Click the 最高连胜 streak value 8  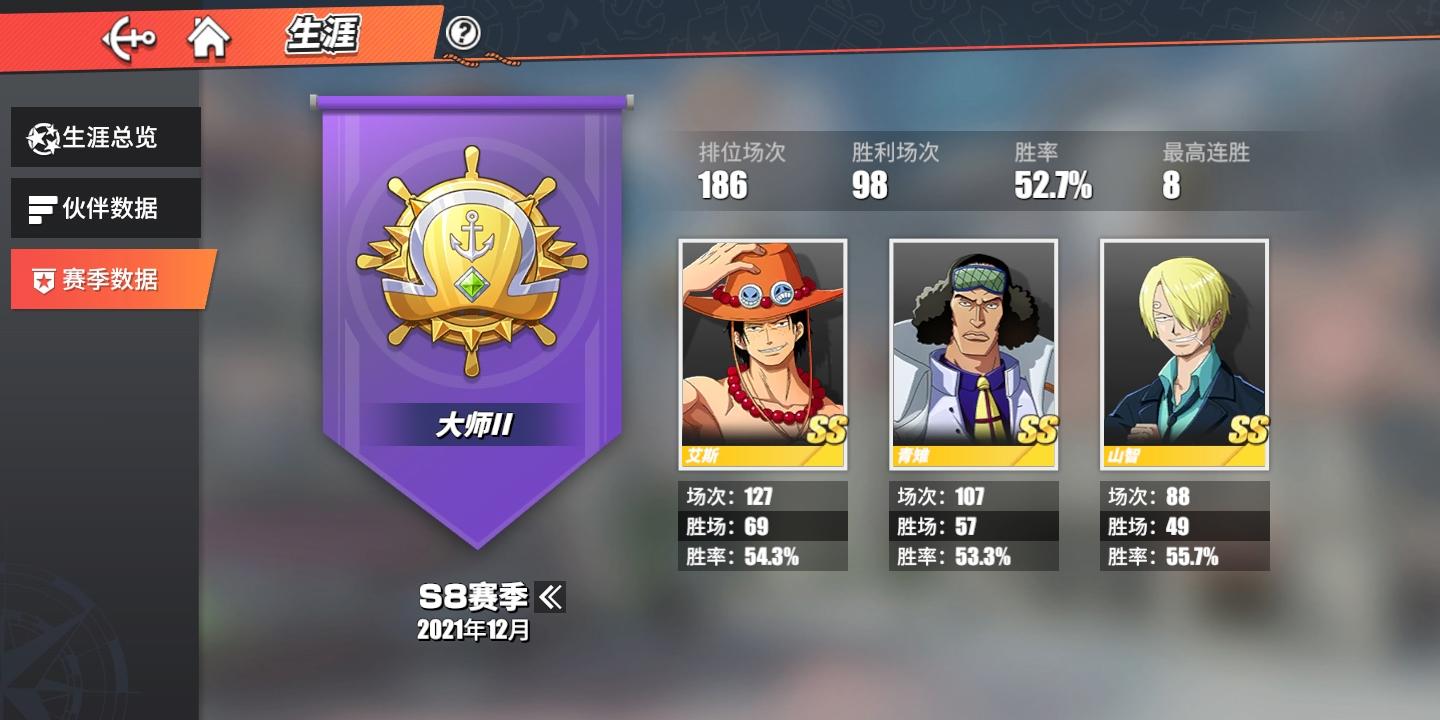click(x=1170, y=186)
